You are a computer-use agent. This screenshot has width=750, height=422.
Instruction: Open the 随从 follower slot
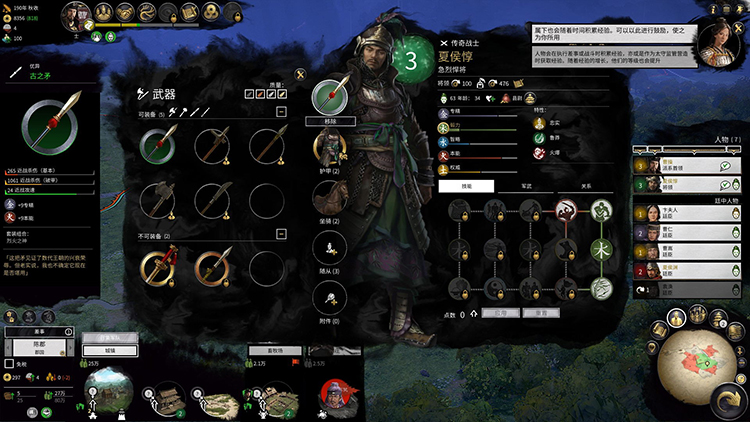pos(329,248)
